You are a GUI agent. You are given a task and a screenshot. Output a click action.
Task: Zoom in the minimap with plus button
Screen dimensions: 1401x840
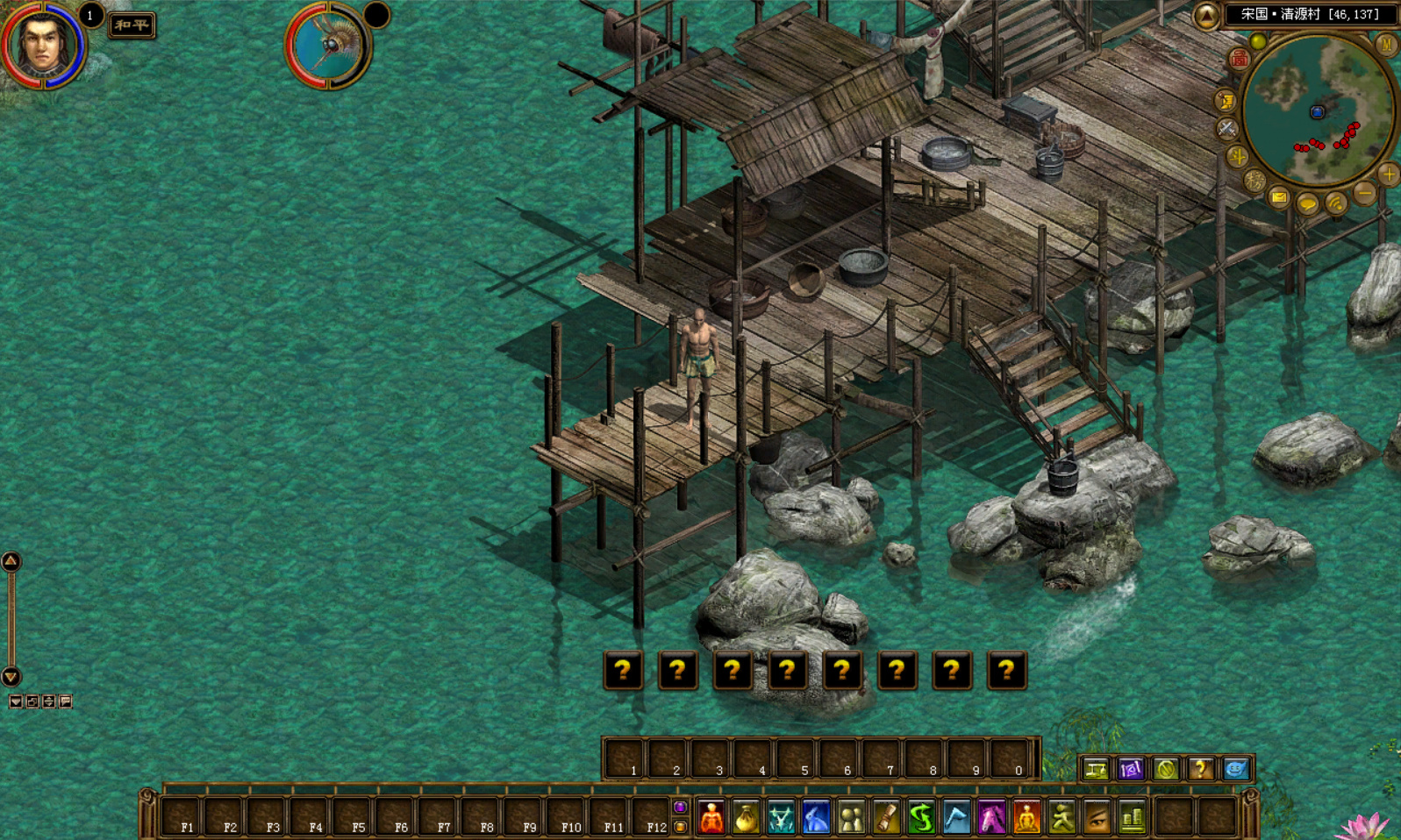click(x=1389, y=174)
